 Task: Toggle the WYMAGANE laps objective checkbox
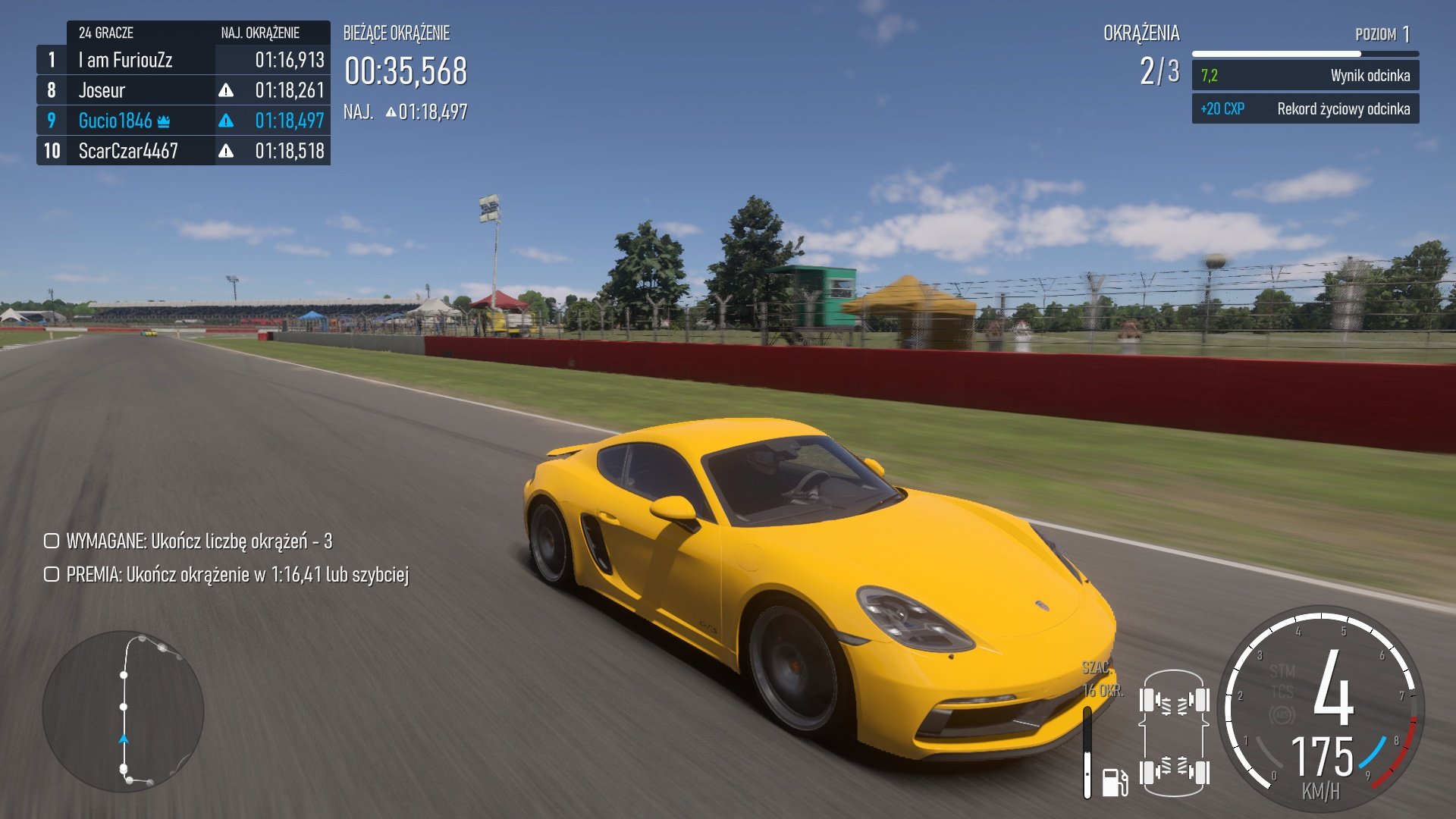[x=52, y=541]
